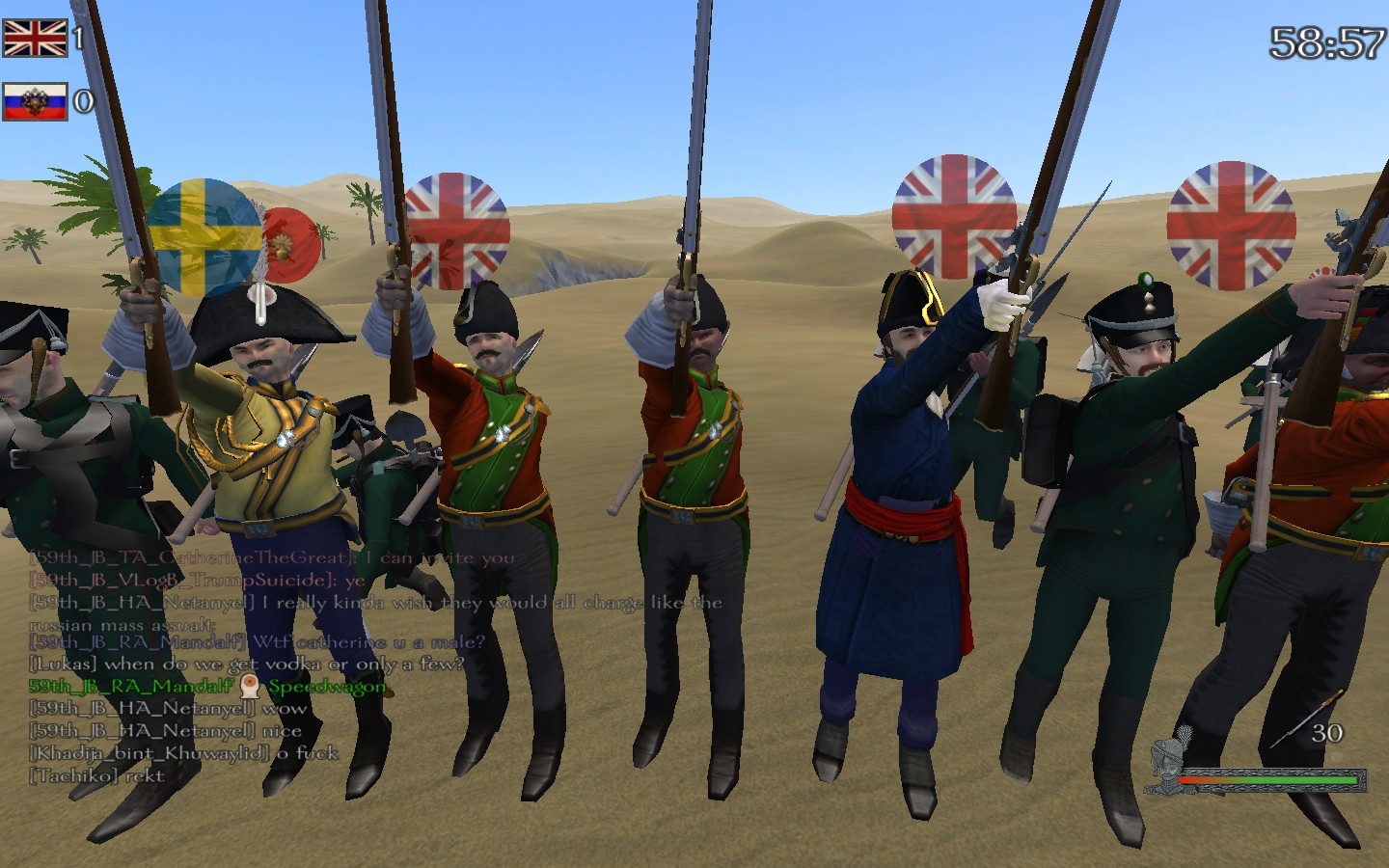This screenshot has height=868, width=1389.
Task: Click CatherineTheGreat's chat message
Action: (x=272, y=557)
